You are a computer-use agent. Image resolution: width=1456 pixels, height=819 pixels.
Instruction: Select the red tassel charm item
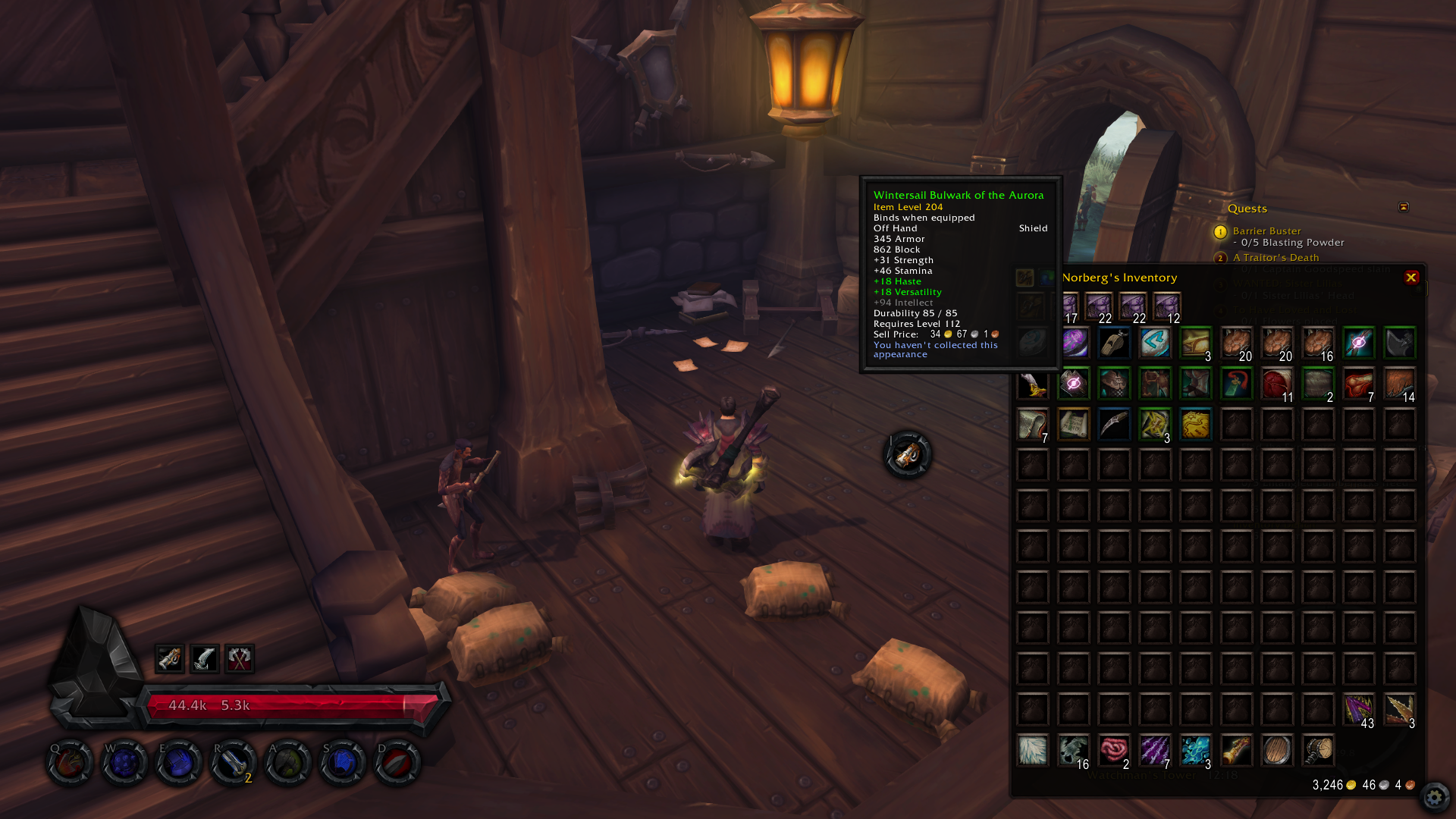[x=1236, y=384]
